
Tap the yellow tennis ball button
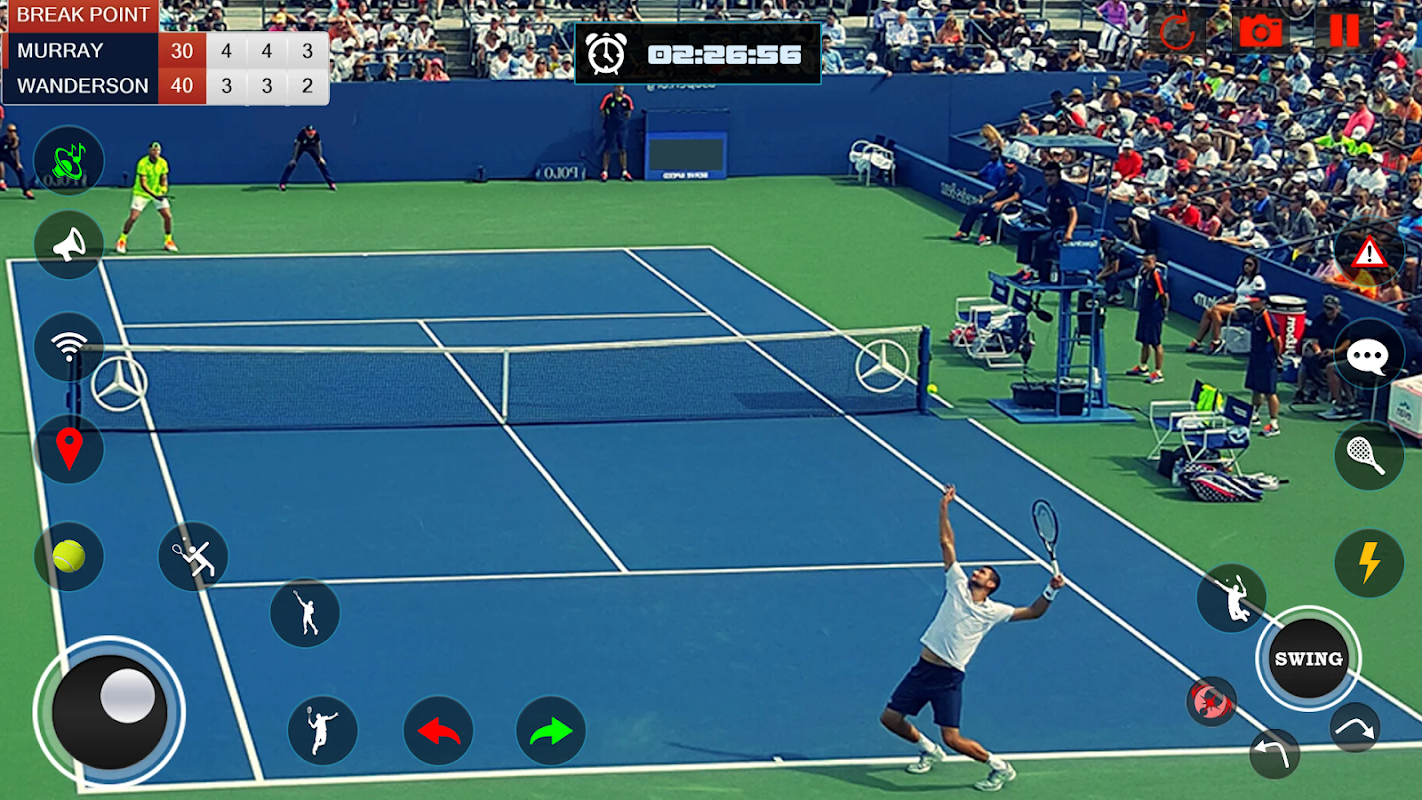[x=69, y=556]
